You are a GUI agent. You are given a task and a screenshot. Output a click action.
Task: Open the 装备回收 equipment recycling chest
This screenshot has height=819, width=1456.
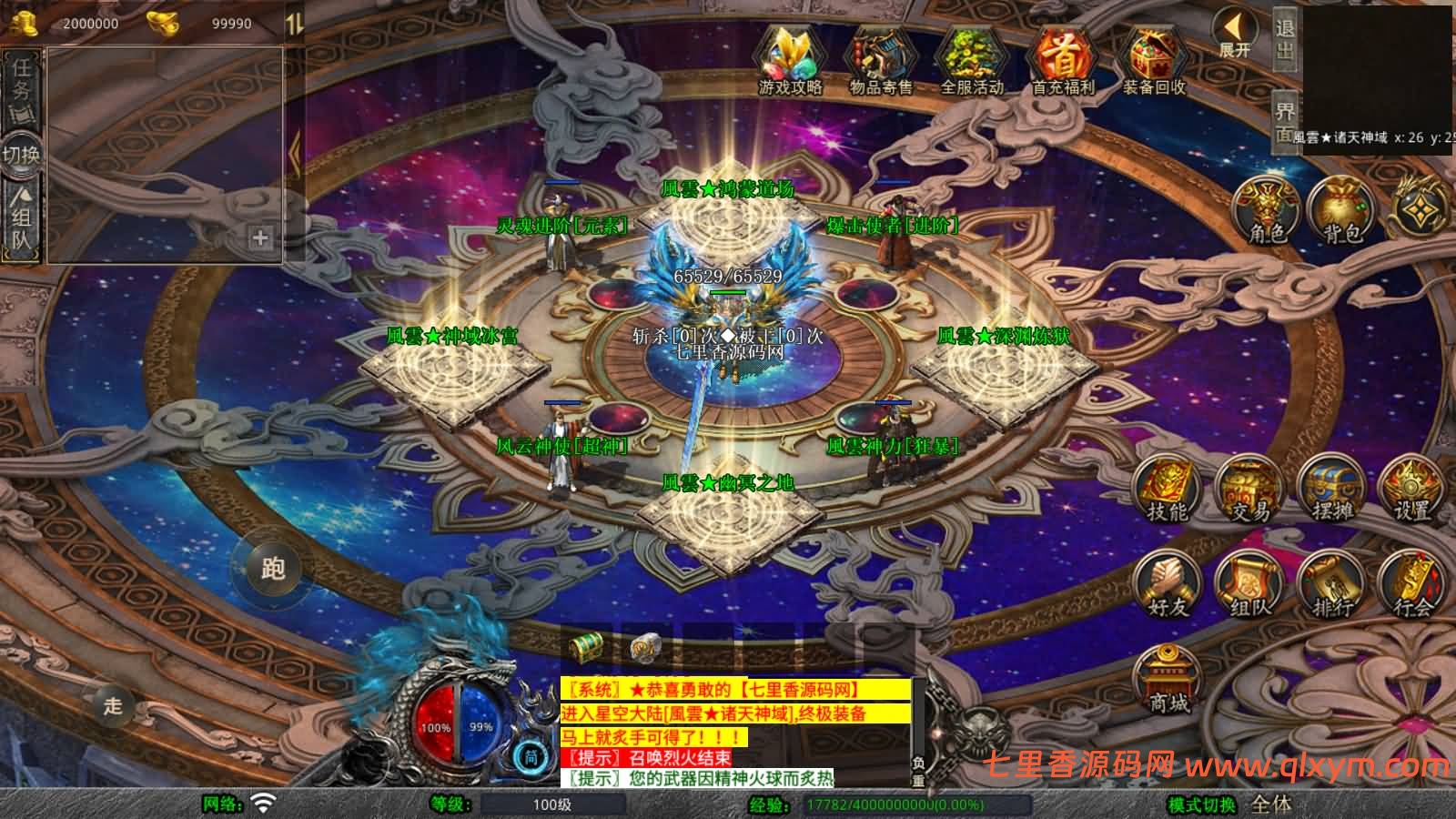coord(1154,60)
